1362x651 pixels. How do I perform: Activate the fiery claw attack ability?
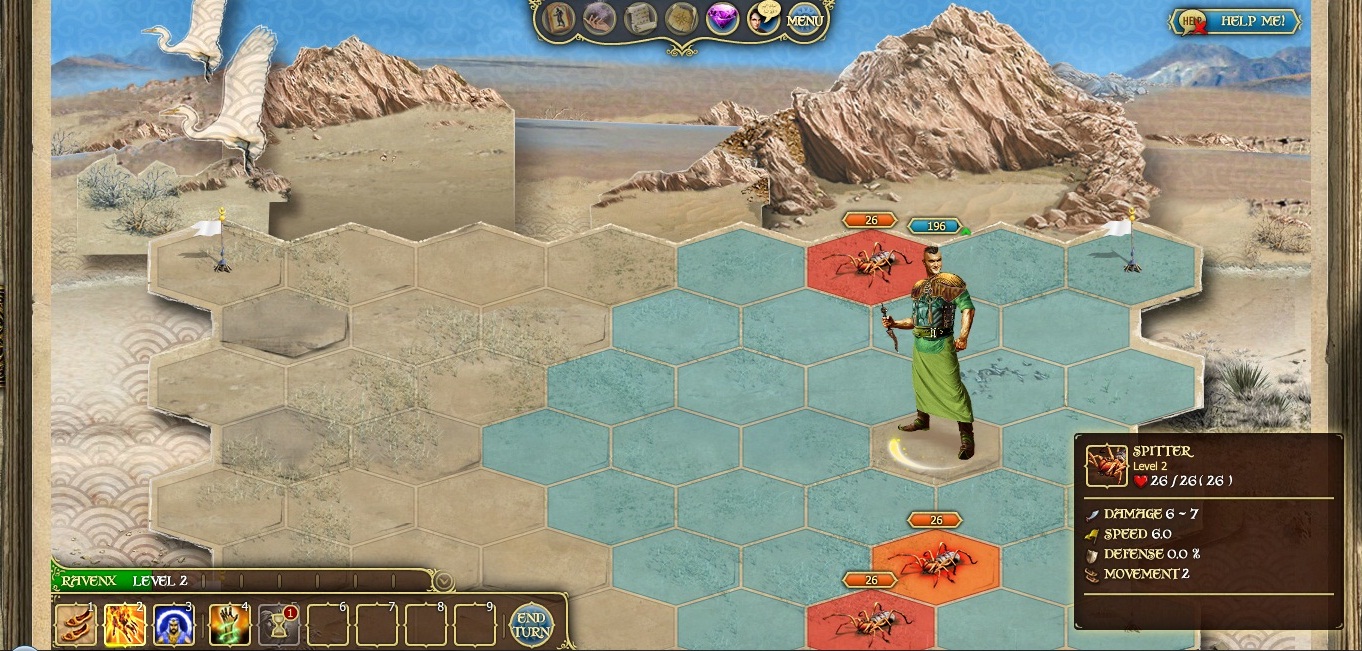[125, 626]
